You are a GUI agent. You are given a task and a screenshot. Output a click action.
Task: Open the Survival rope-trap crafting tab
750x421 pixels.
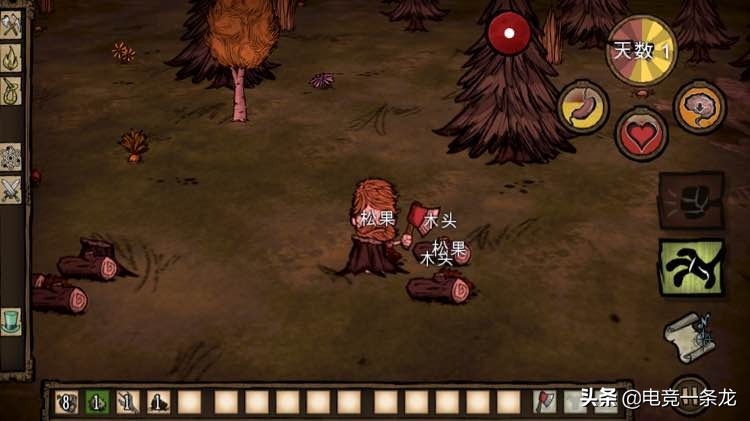click(11, 90)
